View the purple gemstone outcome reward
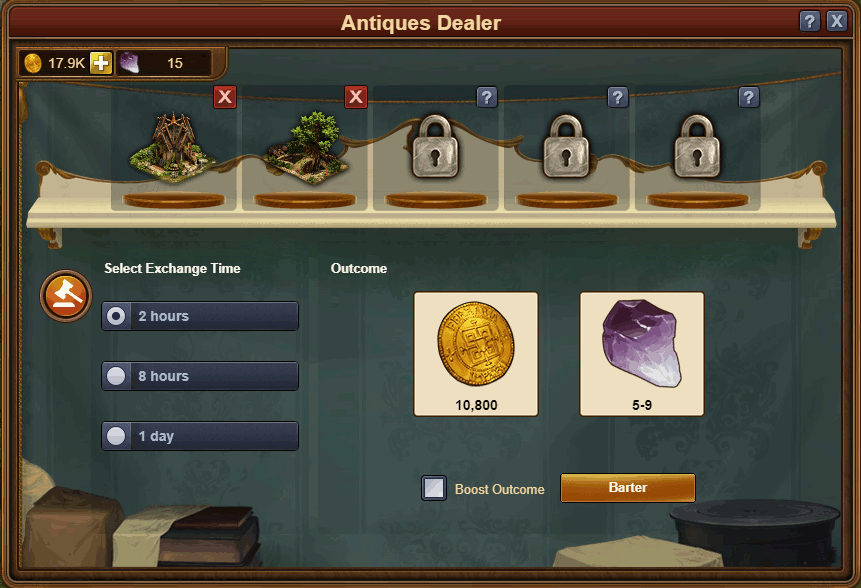The image size is (861, 588). coord(642,353)
